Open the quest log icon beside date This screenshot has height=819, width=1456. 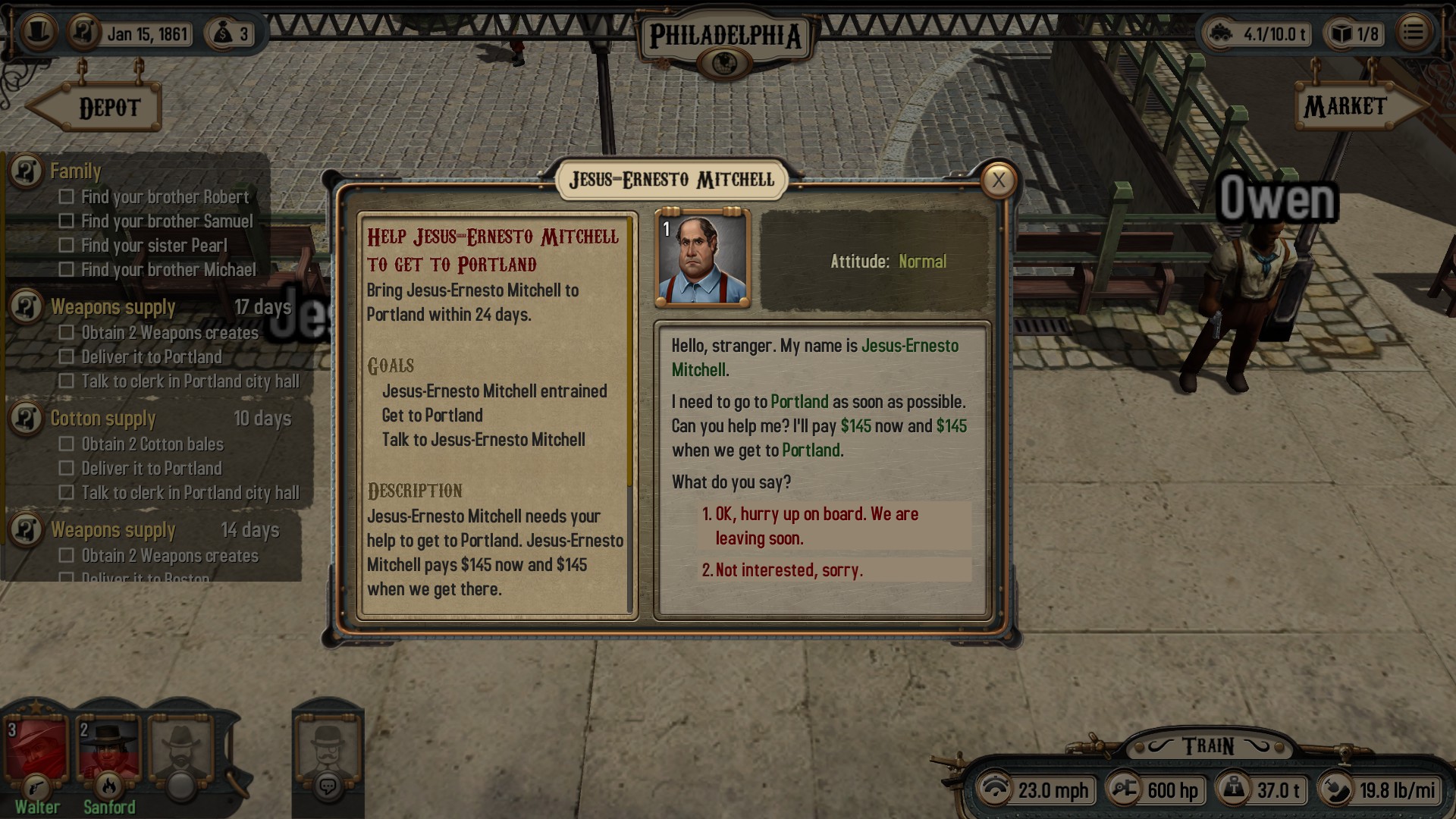[84, 32]
